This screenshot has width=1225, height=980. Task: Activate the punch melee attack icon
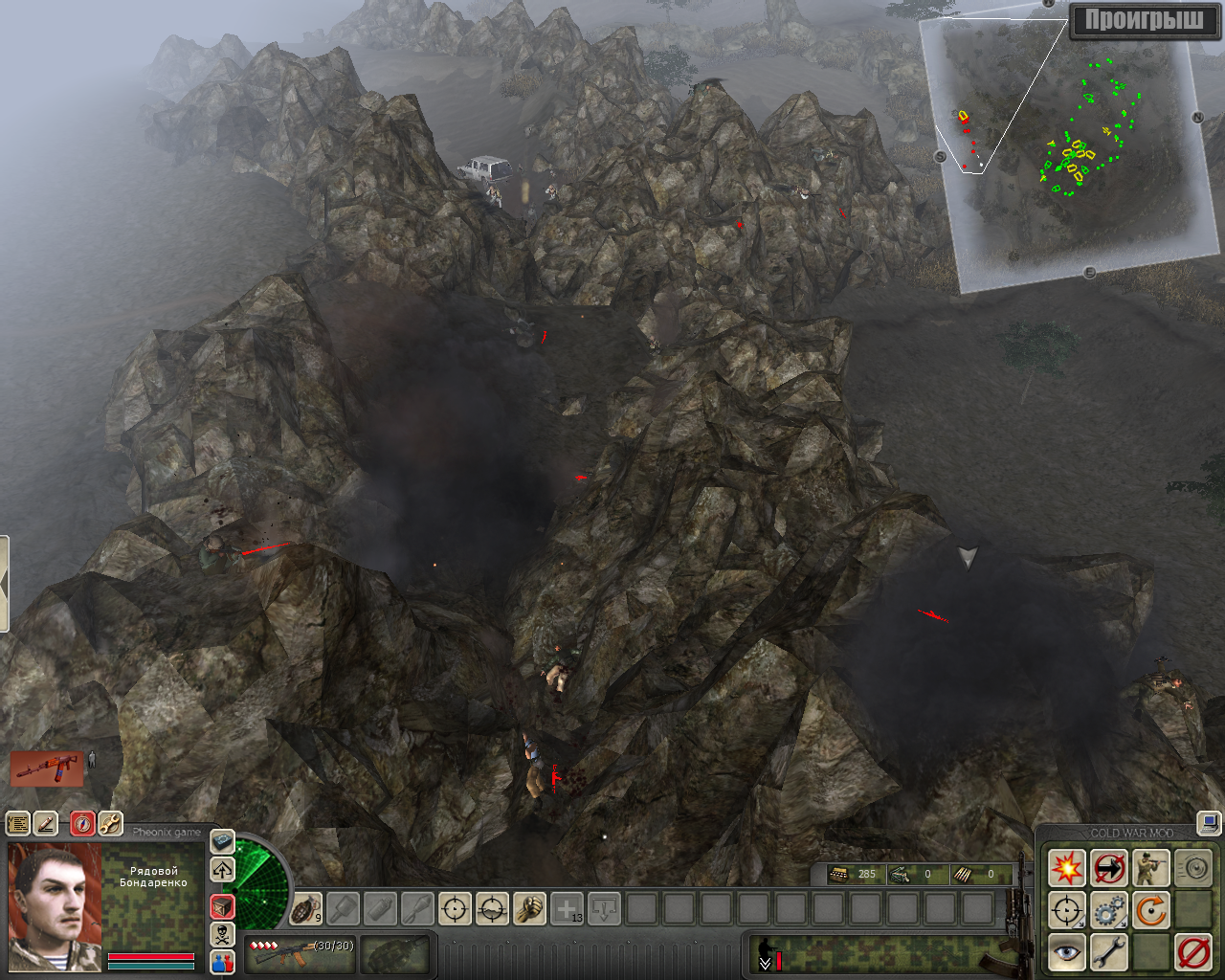pyautogui.click(x=529, y=907)
